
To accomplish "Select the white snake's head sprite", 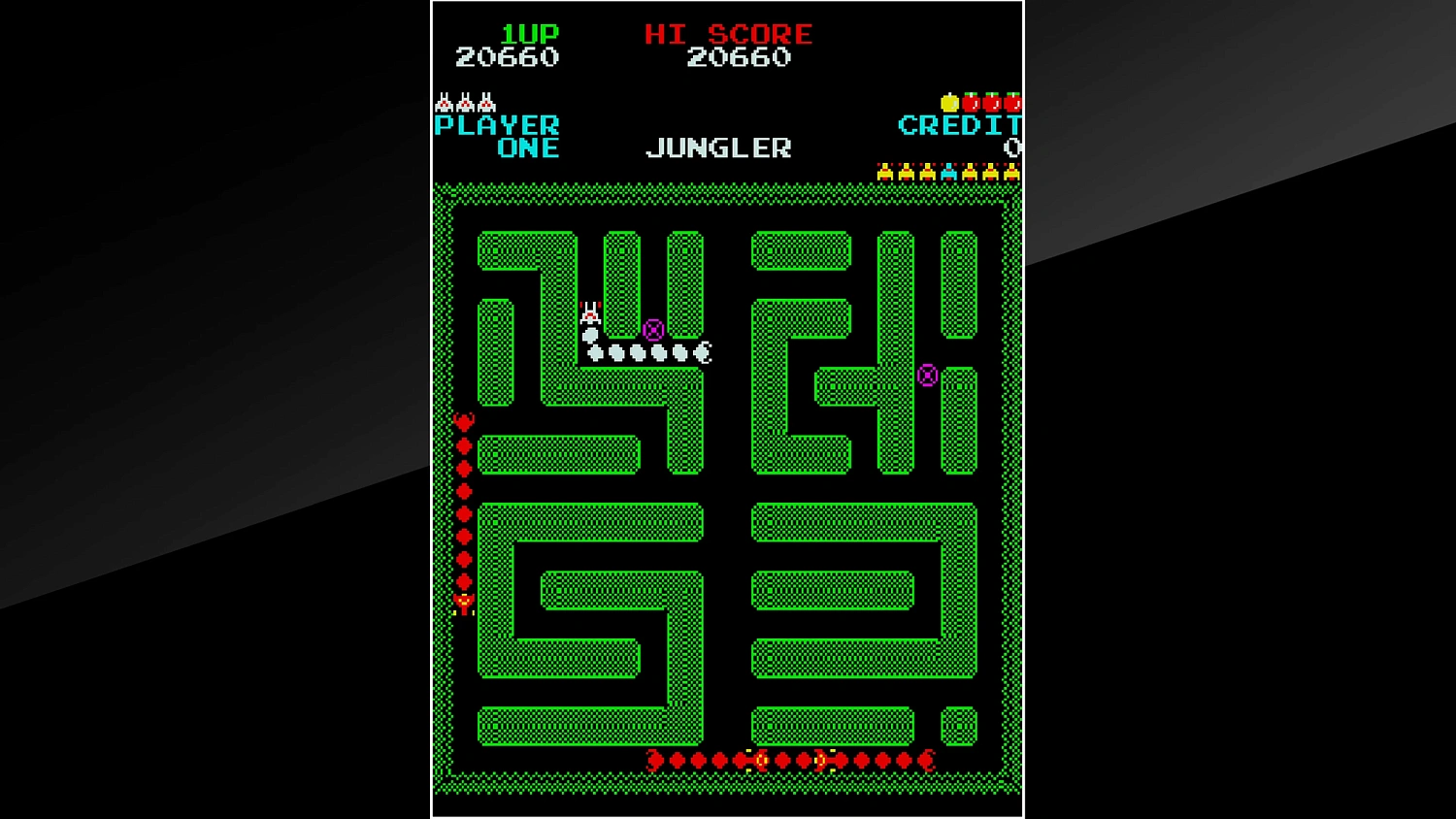I will (x=590, y=312).
